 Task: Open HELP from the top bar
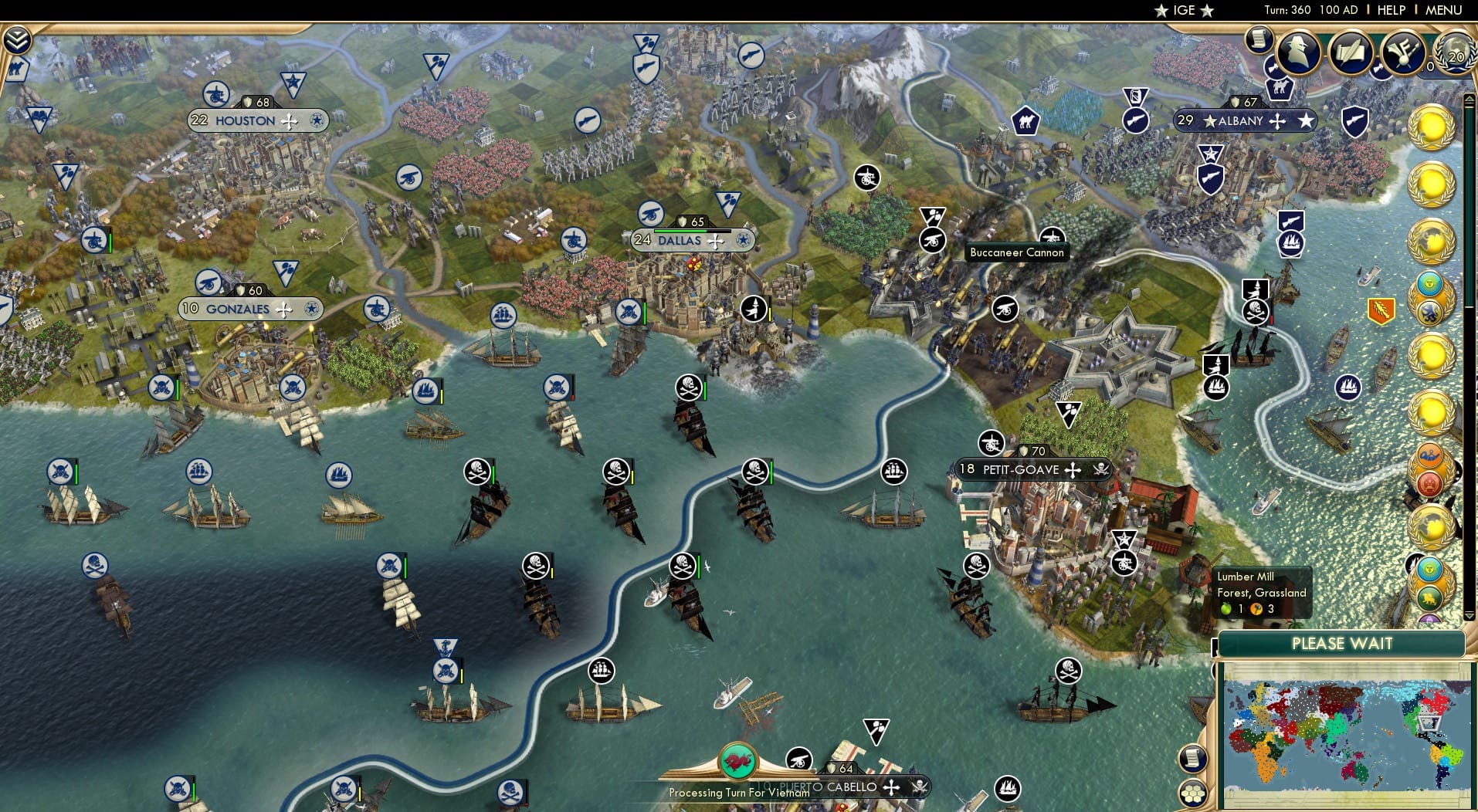1390,10
